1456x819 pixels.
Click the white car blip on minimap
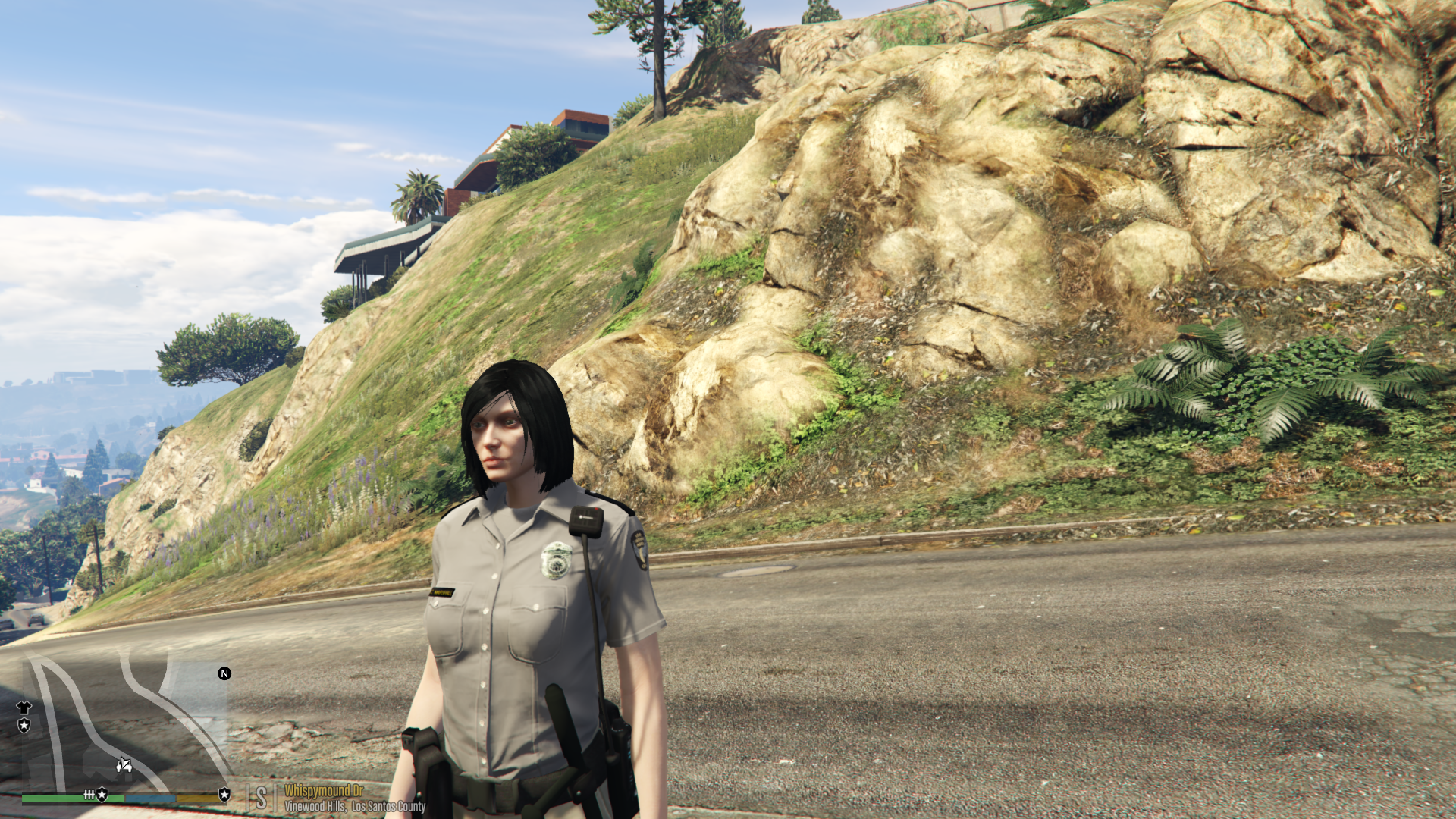point(124,765)
